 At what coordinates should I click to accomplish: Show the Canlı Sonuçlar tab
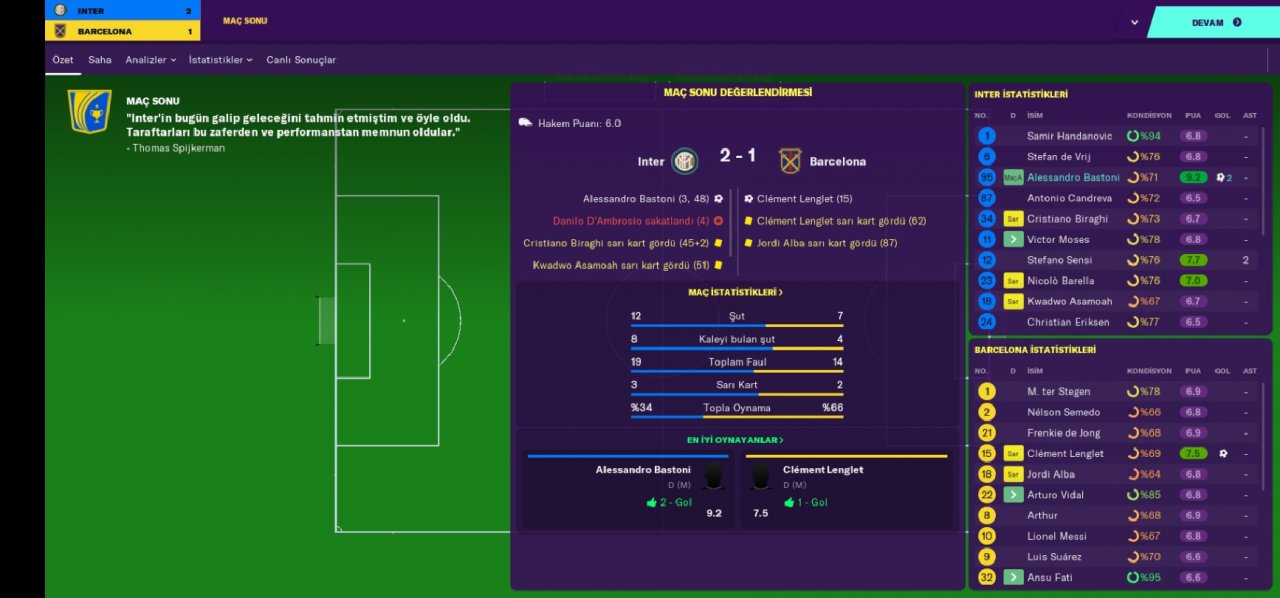tap(301, 60)
